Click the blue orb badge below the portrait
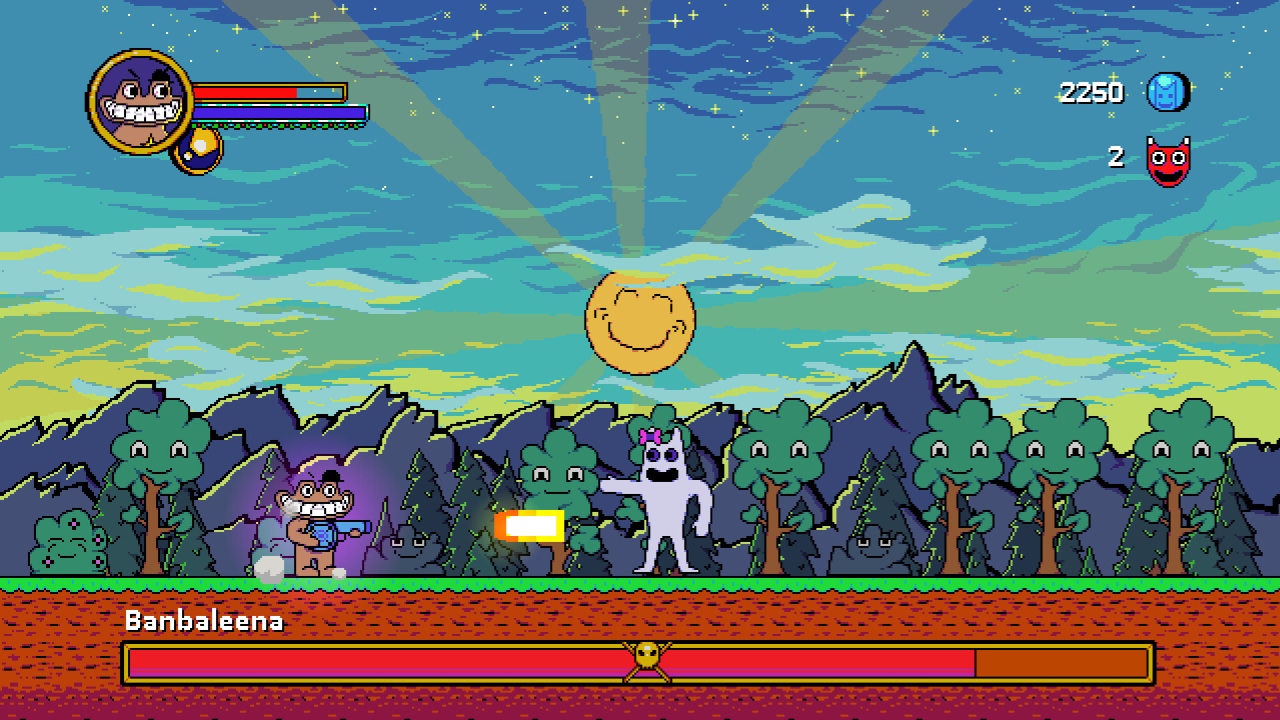The height and width of the screenshot is (720, 1280). click(197, 152)
